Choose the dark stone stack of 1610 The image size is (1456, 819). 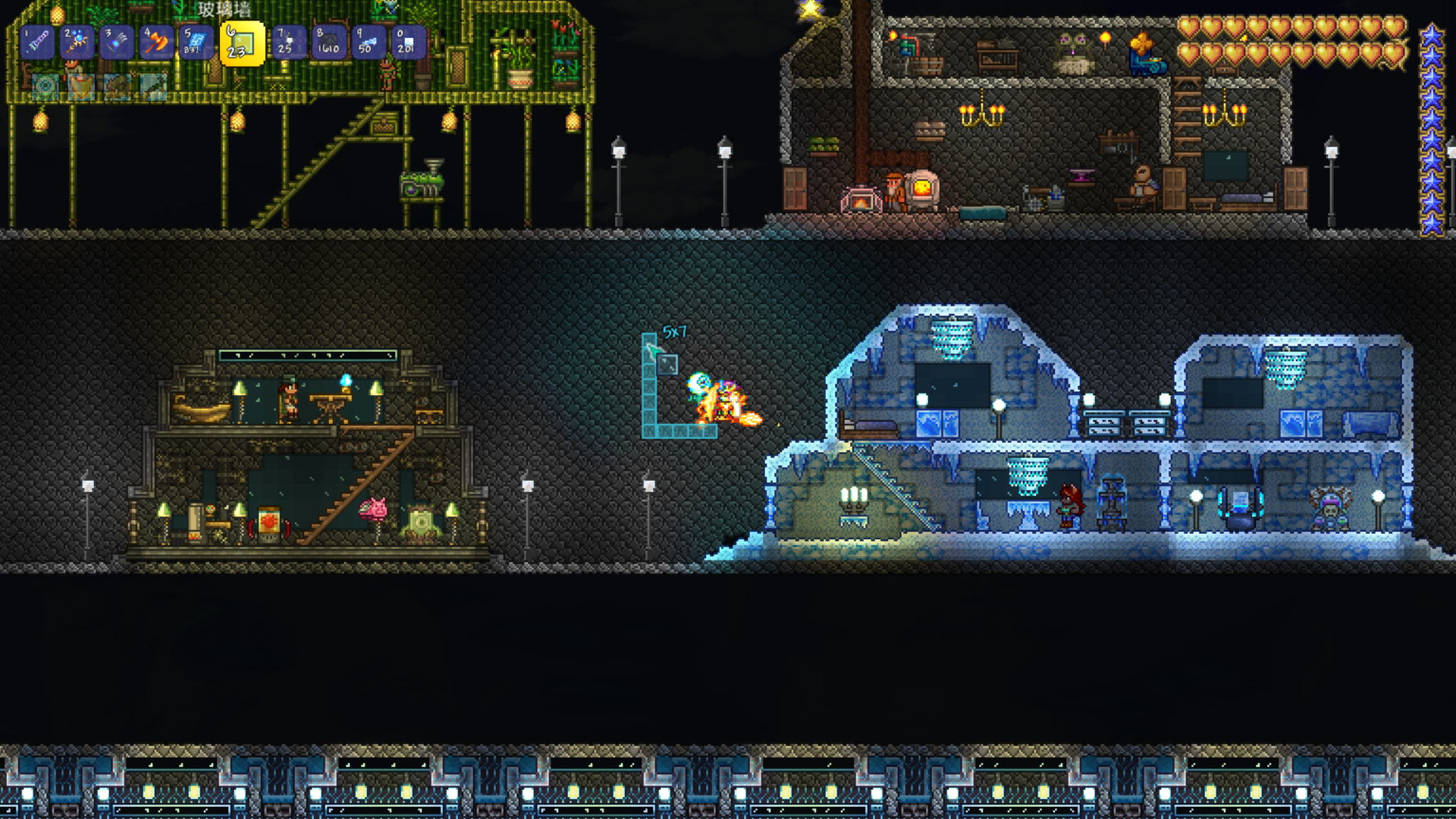coord(329,42)
